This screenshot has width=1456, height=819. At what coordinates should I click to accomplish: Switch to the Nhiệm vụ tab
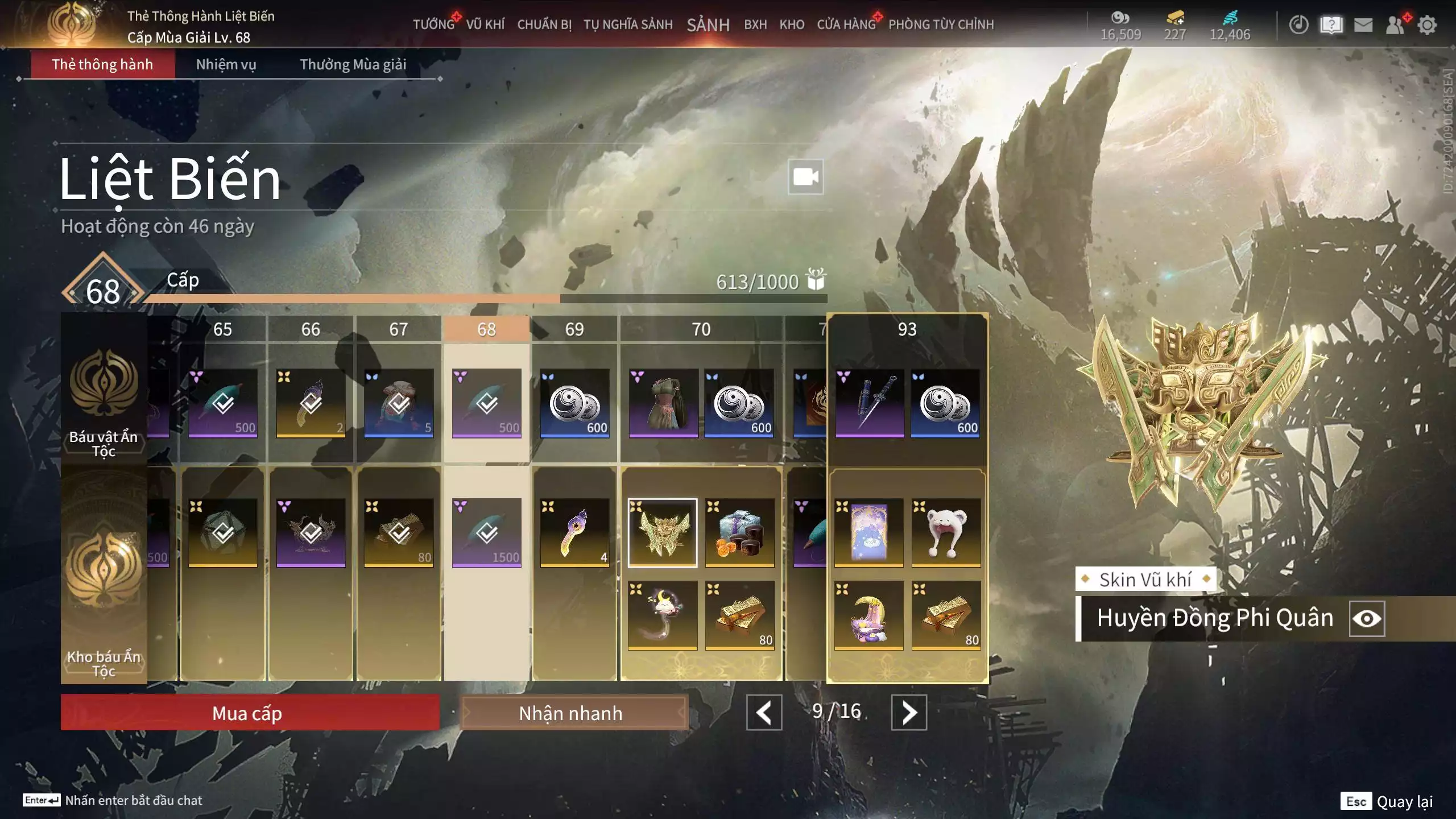226,64
